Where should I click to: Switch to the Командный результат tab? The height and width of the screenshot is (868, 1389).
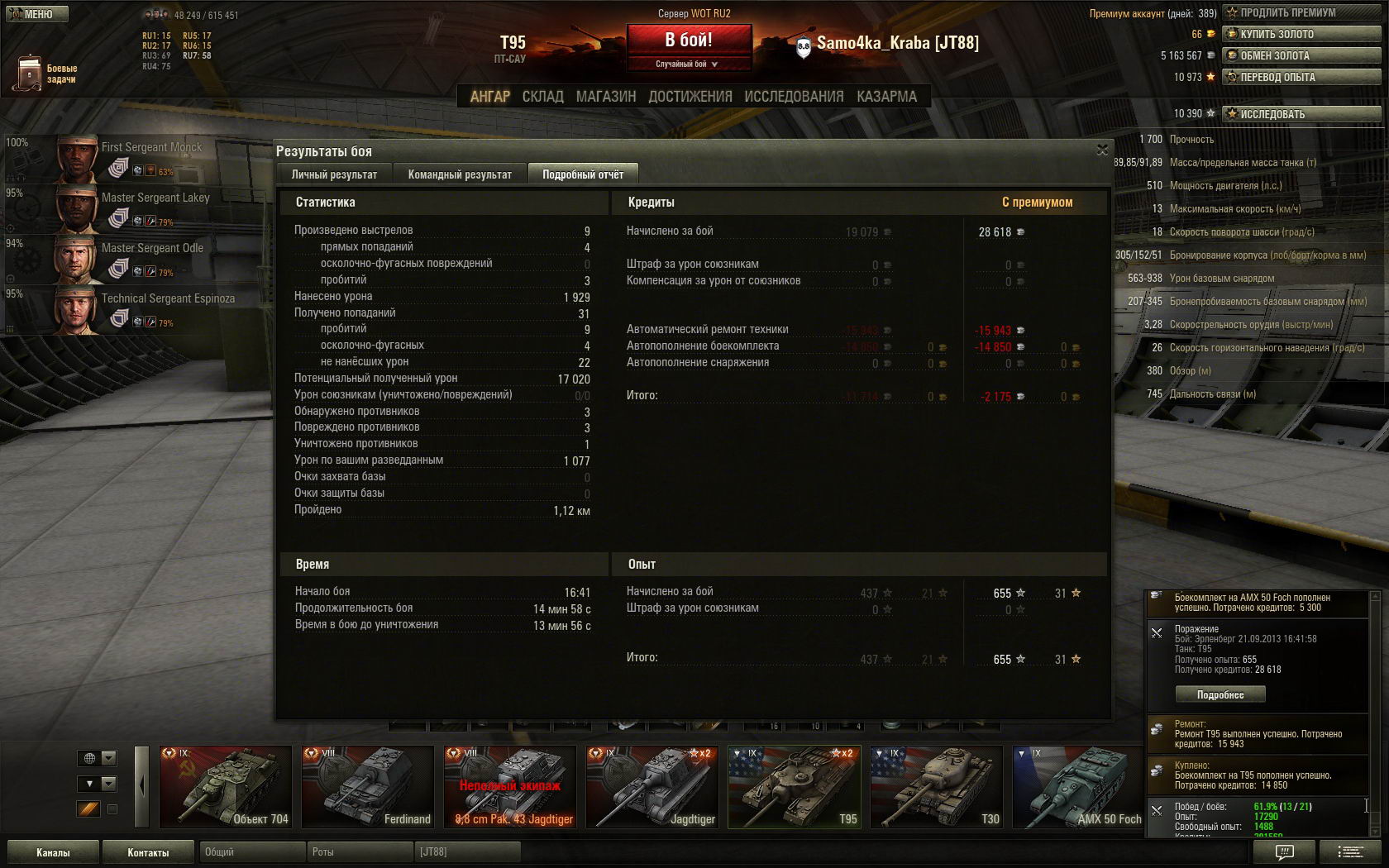click(x=460, y=174)
